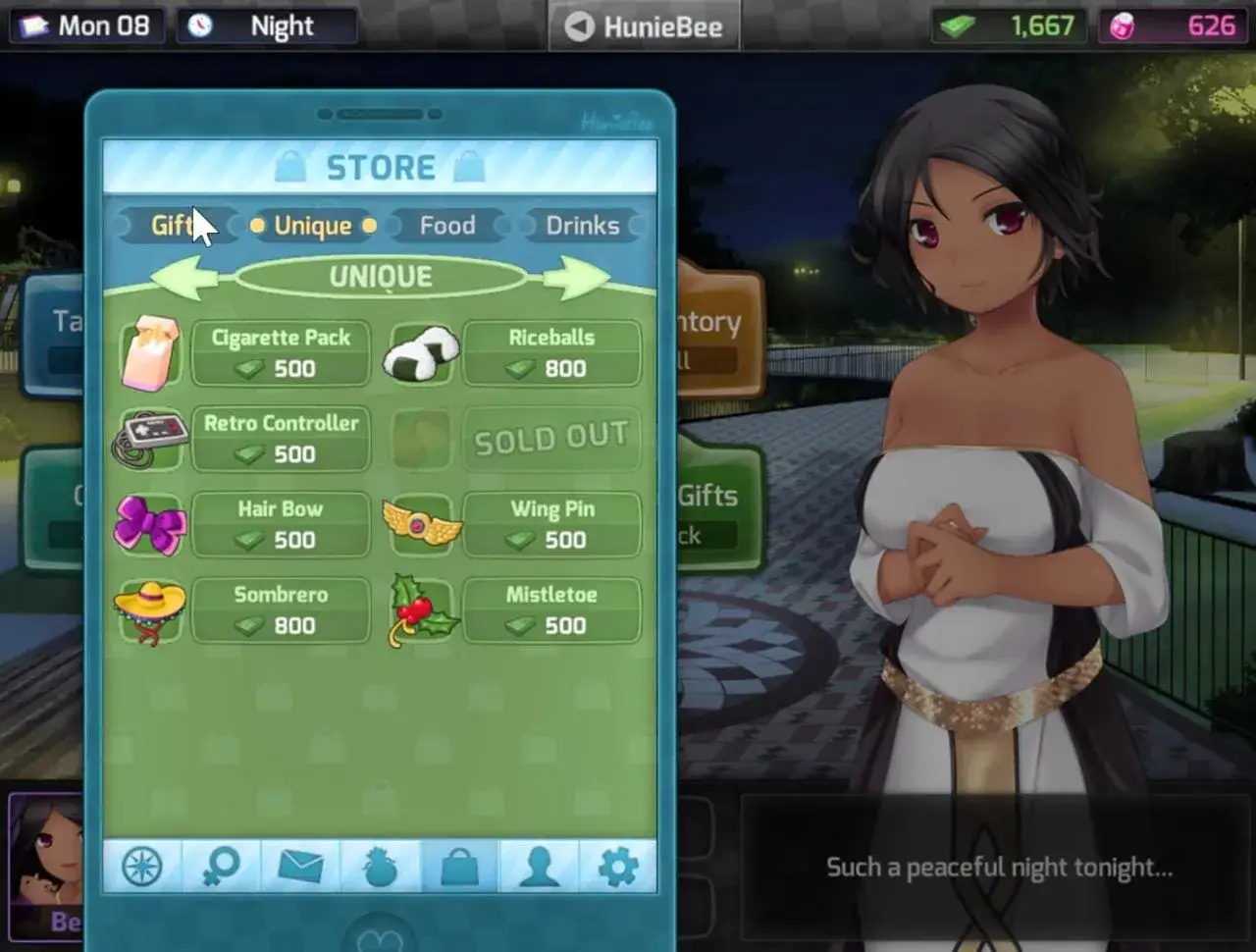Purchase the Mistletoe for 500
Viewport: 1256px width, 952px height.
click(552, 609)
